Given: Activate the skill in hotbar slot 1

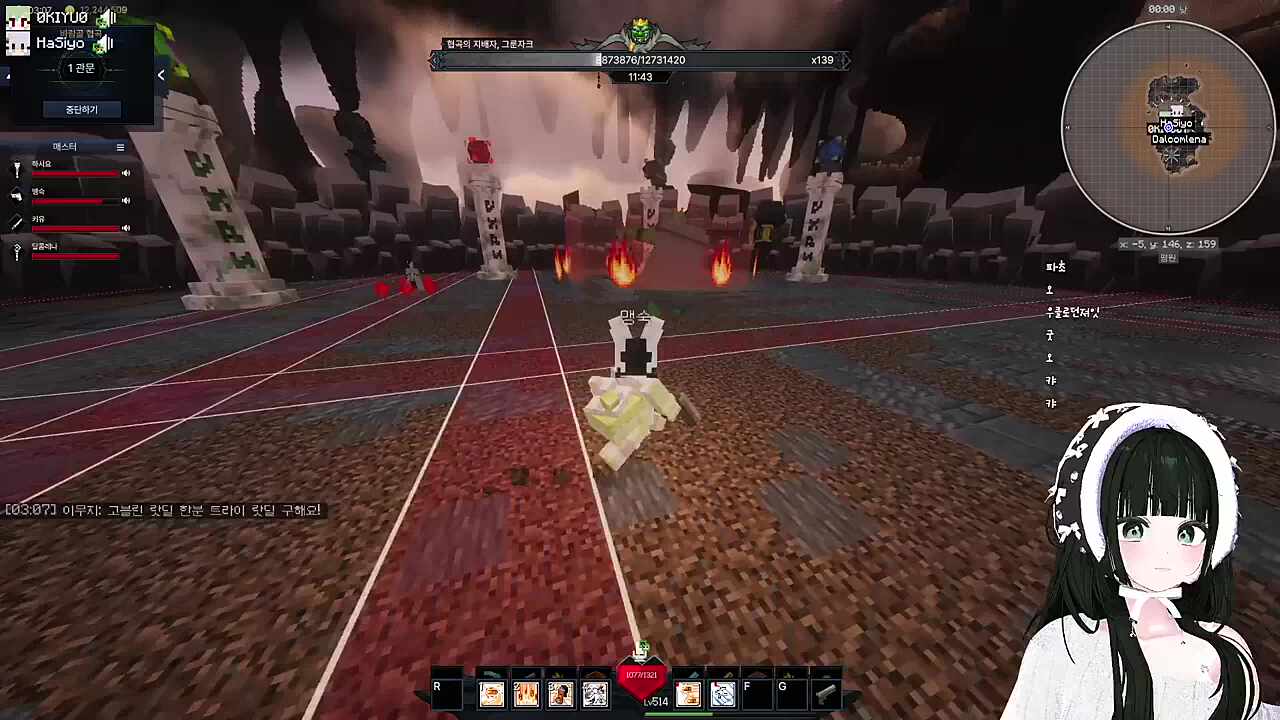Looking at the screenshot, I should (x=491, y=694).
